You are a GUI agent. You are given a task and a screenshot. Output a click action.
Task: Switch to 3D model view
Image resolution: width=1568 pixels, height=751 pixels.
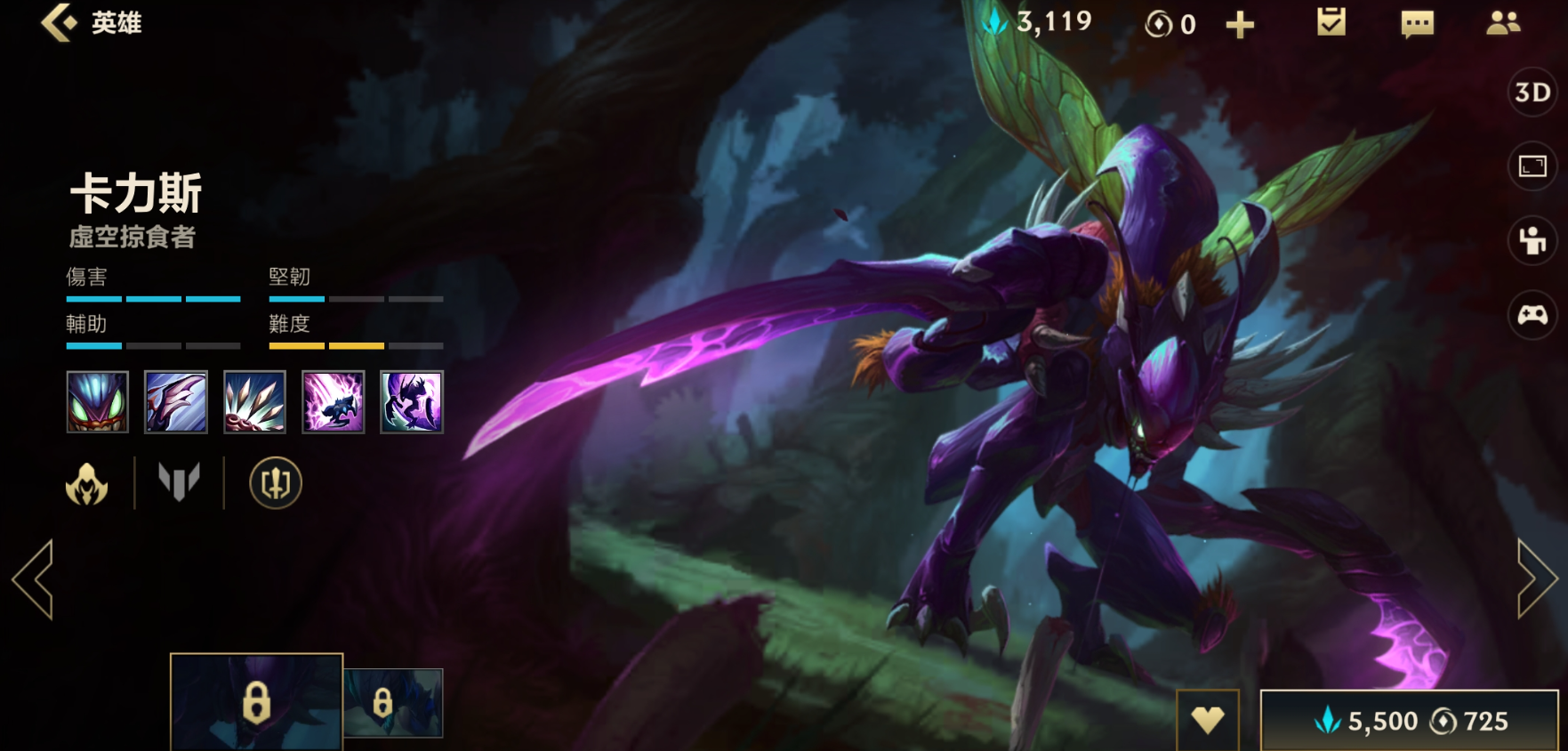1532,93
